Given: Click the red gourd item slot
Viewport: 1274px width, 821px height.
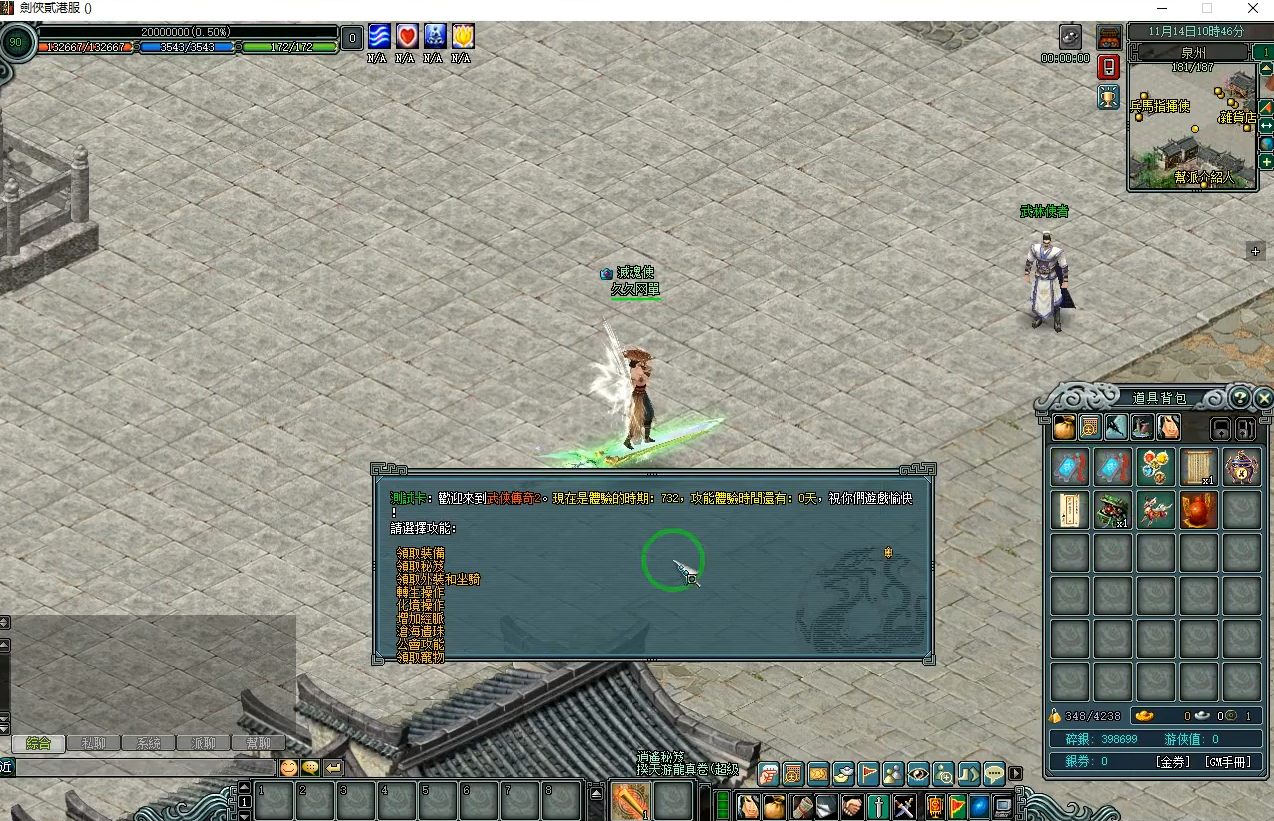Looking at the screenshot, I should (1198, 510).
